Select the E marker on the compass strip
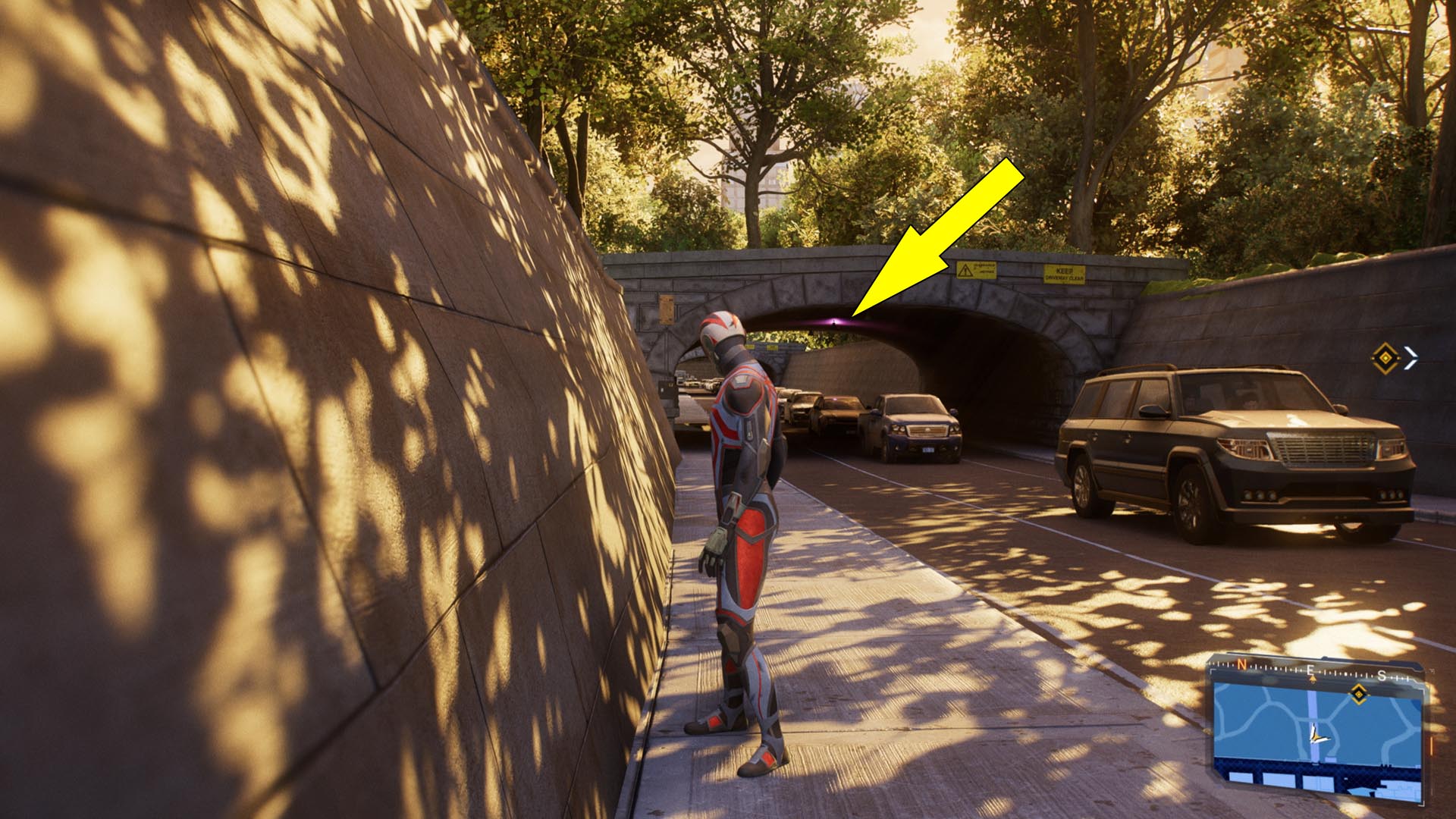1456x819 pixels. coord(1310,670)
